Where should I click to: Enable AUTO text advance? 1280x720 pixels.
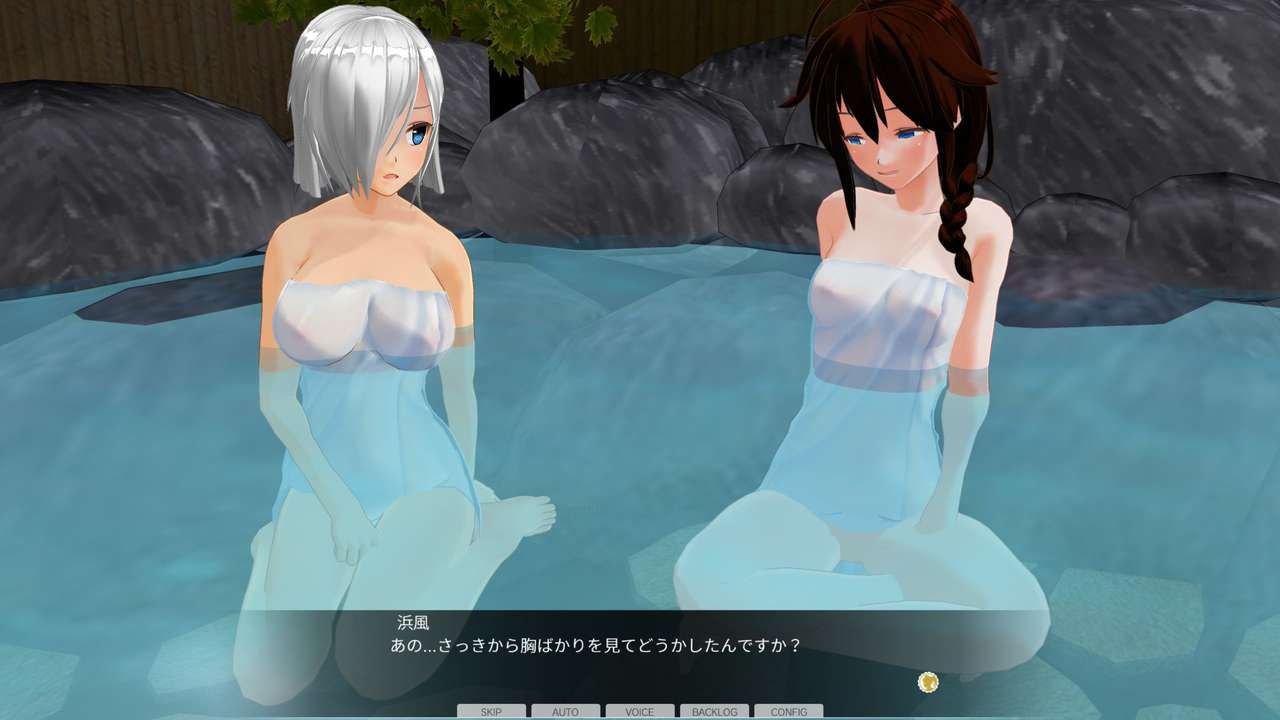tap(565, 712)
